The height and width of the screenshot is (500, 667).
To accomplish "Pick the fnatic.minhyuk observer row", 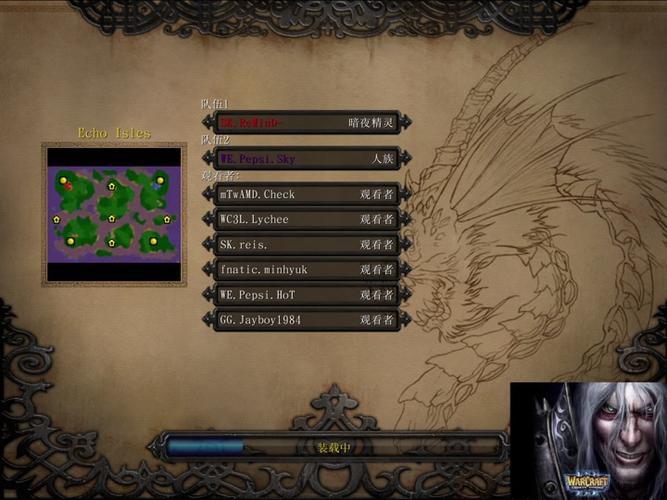I will tap(306, 269).
